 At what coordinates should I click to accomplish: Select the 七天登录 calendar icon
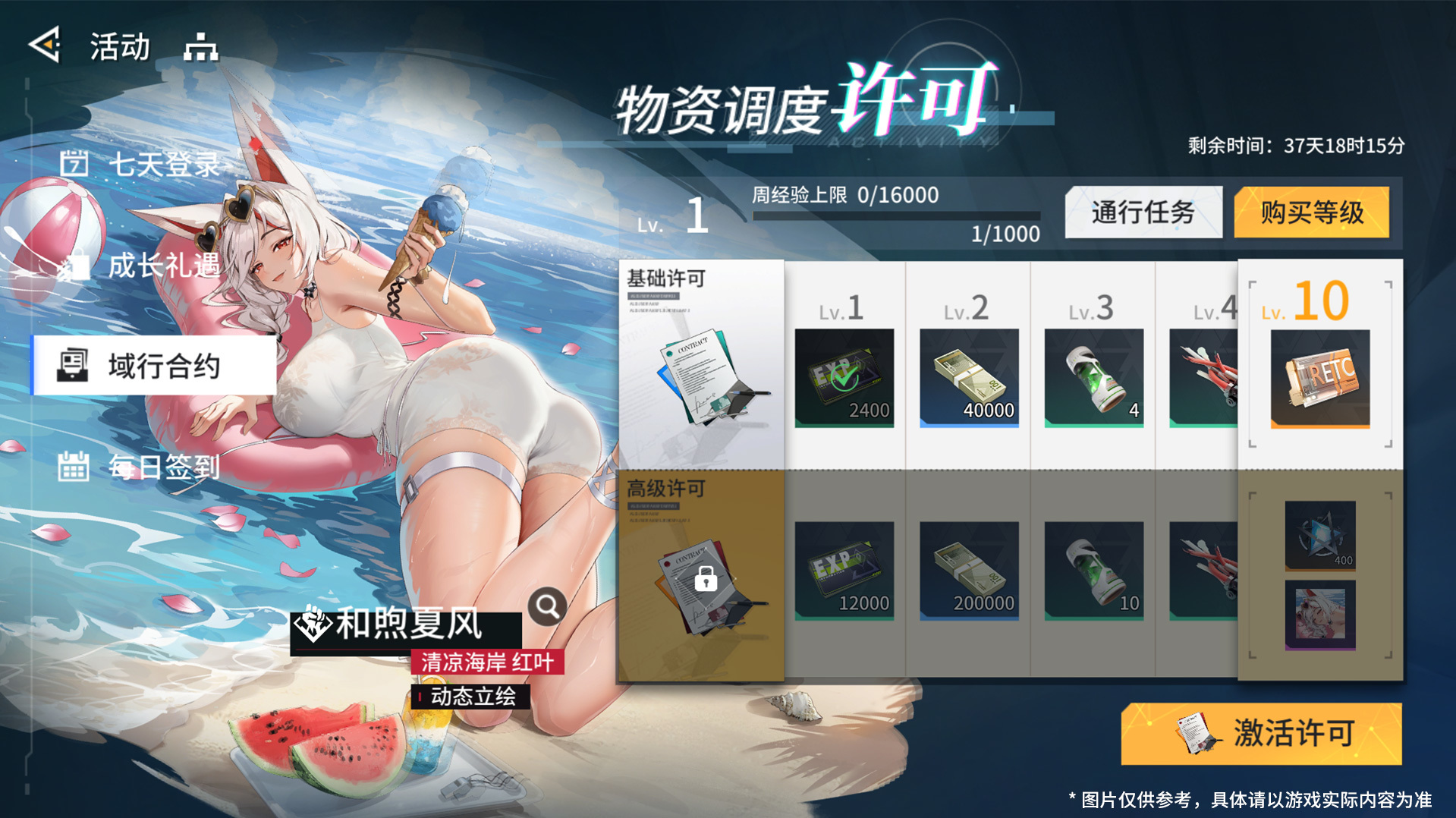click(74, 162)
